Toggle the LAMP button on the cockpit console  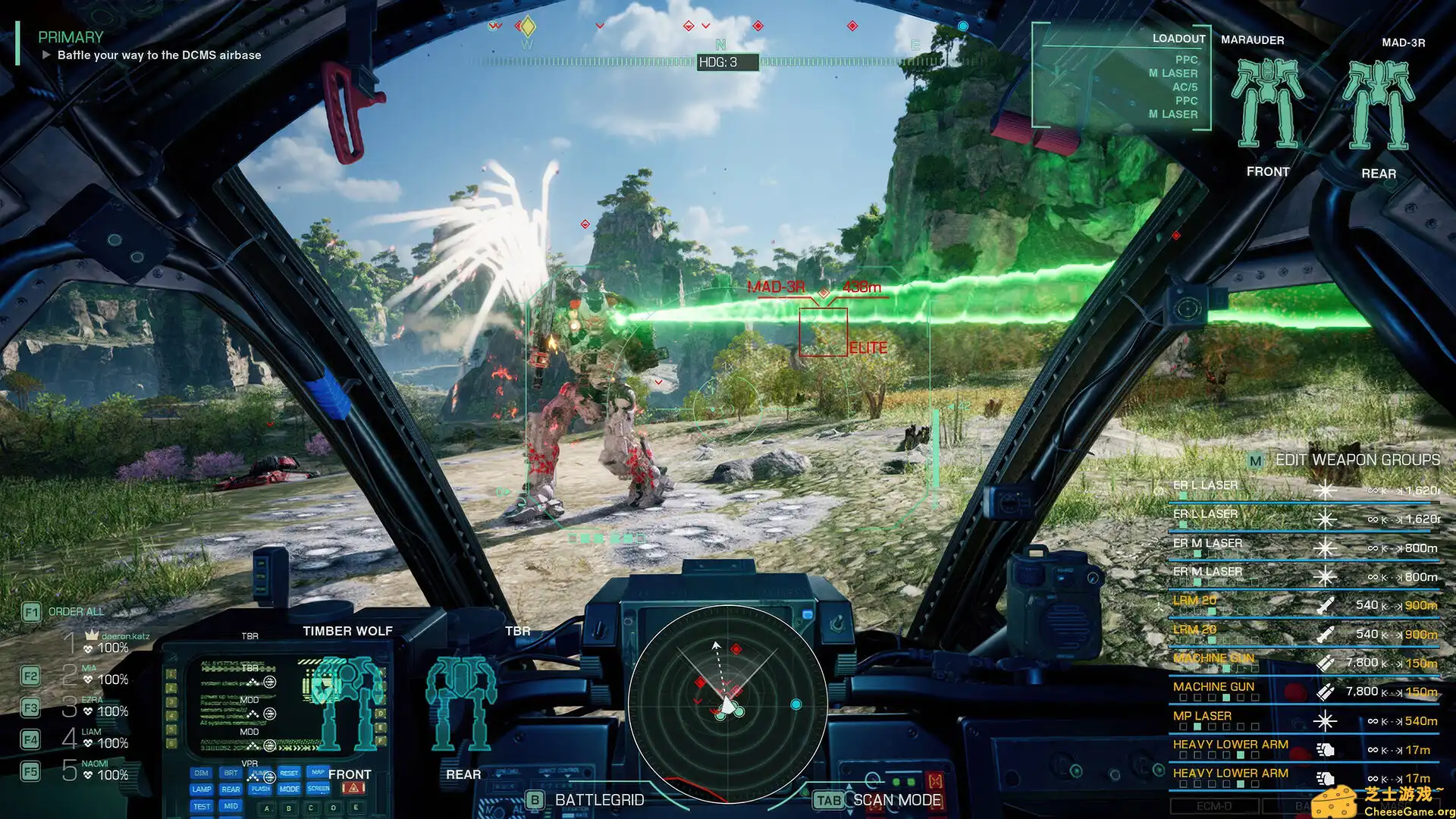click(202, 789)
